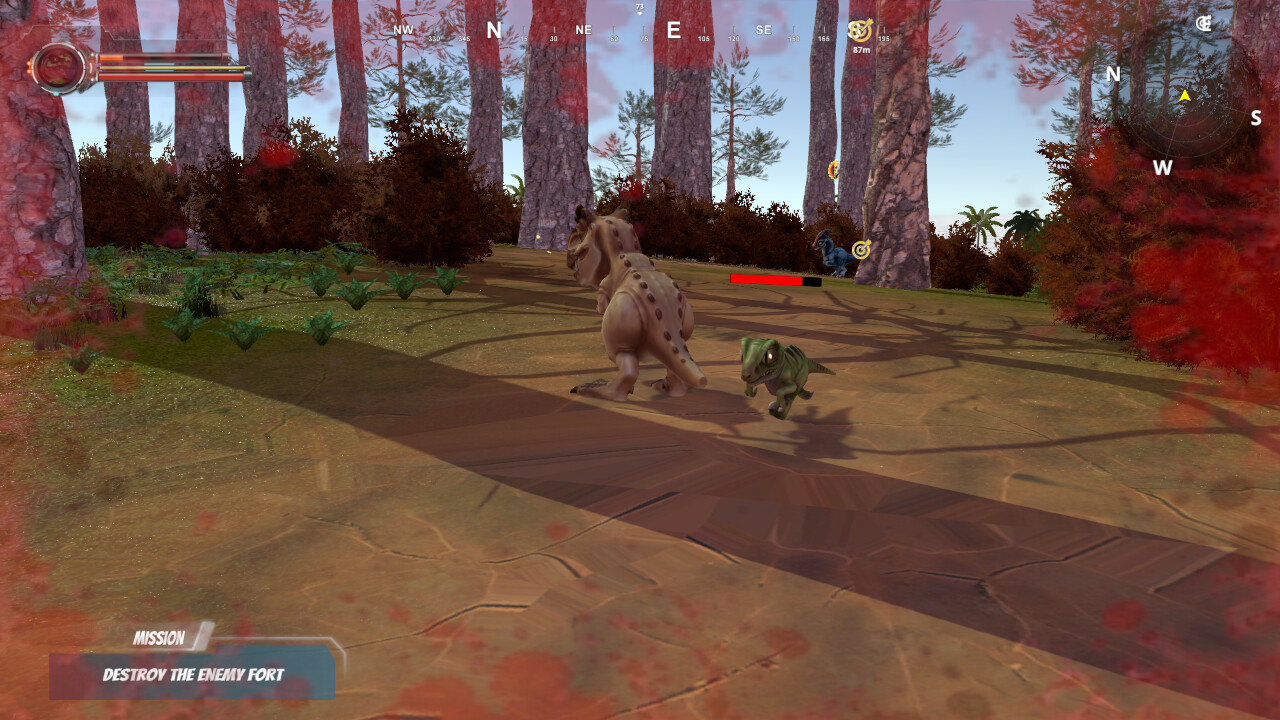
Task: Click the moon phase icon above the minimap
Action: (1205, 22)
